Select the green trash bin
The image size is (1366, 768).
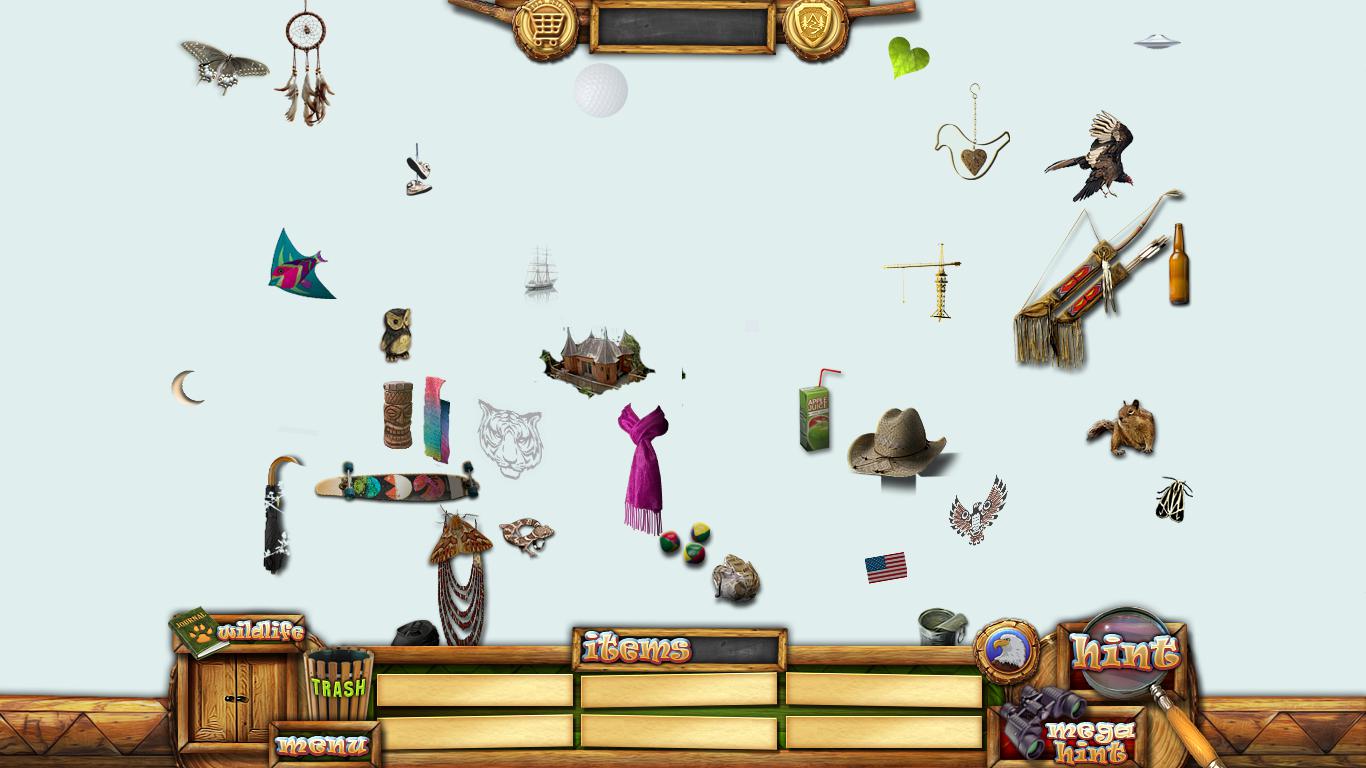338,685
